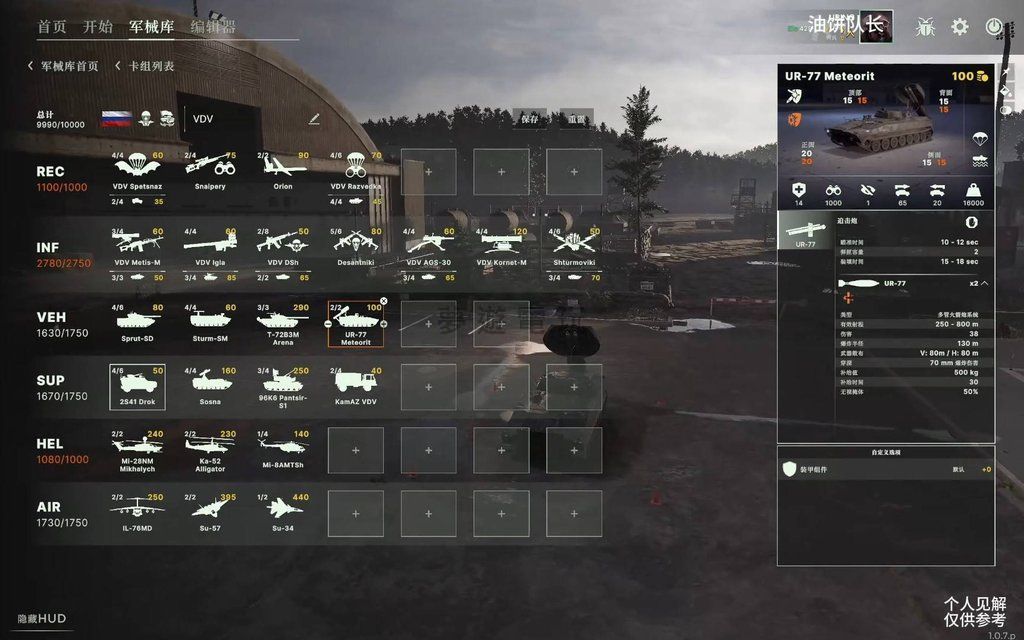Open the 开始 tab

tap(97, 27)
